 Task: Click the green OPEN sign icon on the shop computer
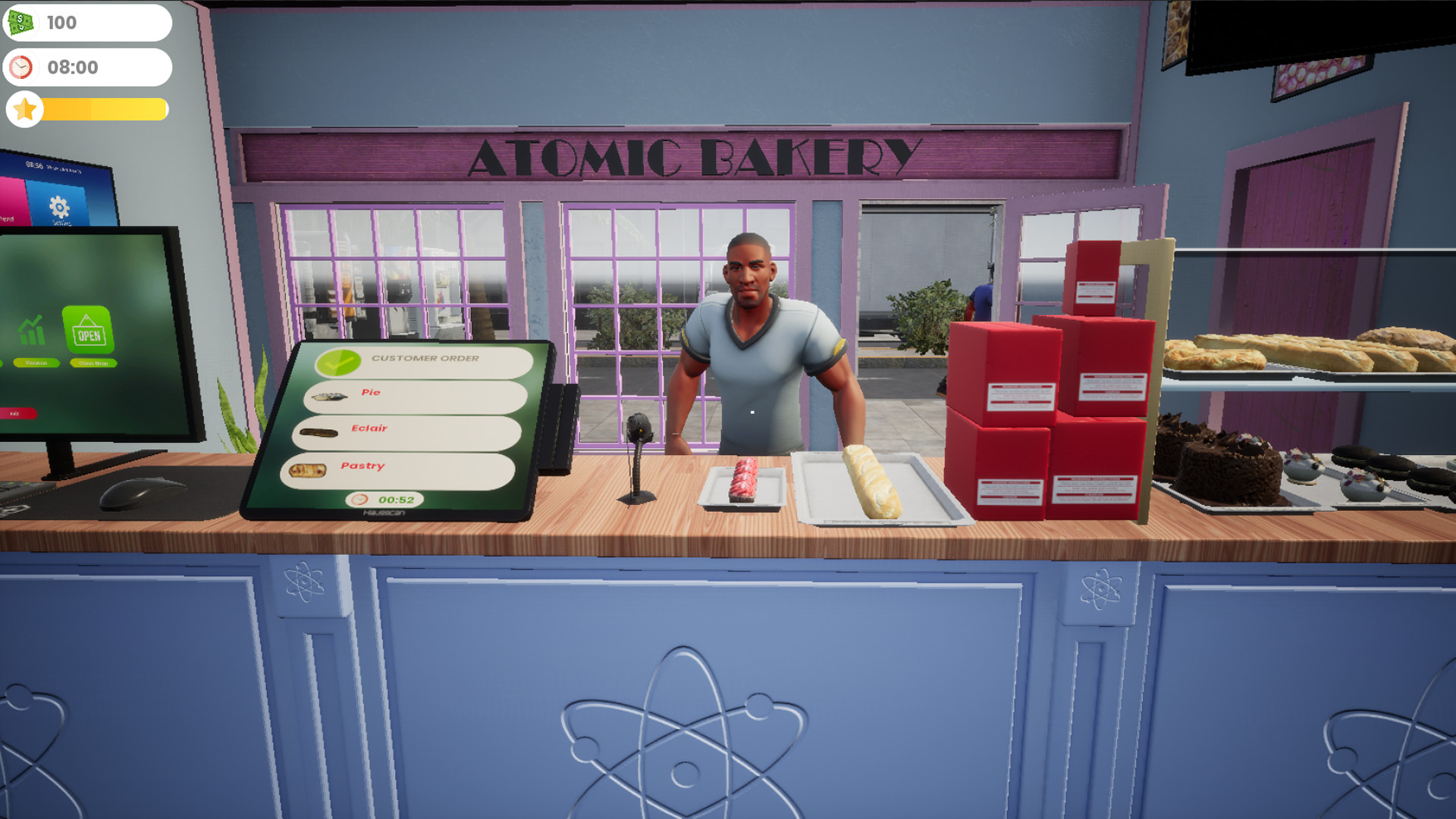[x=89, y=329]
